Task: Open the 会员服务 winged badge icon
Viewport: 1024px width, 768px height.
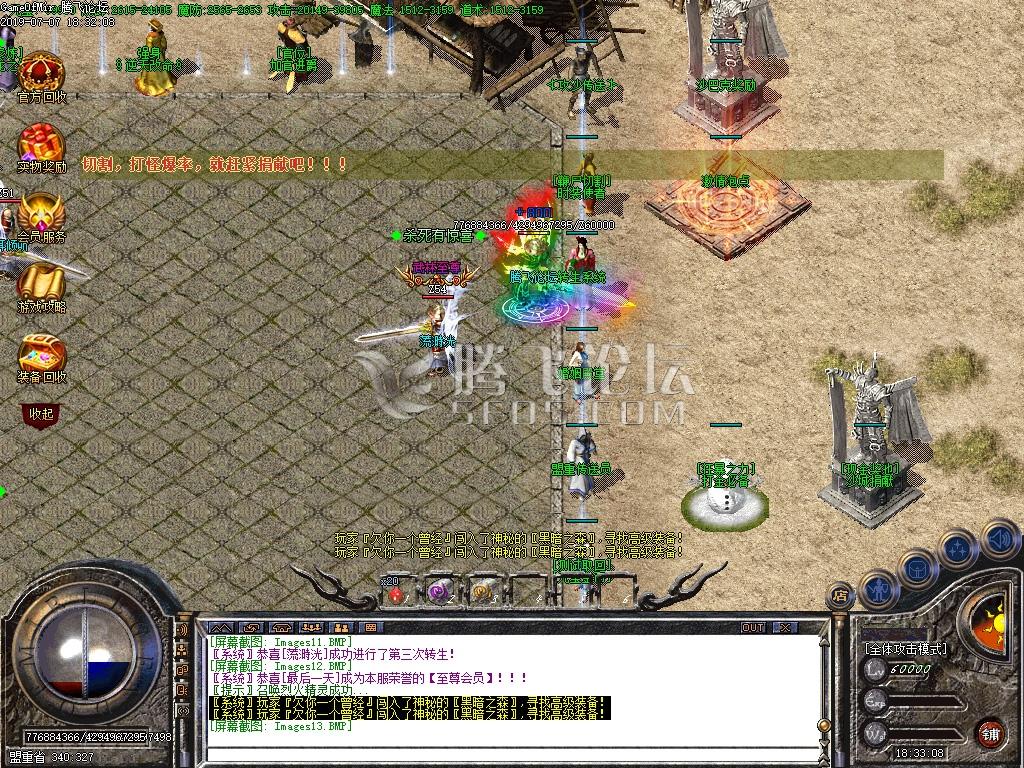Action: click(x=41, y=214)
